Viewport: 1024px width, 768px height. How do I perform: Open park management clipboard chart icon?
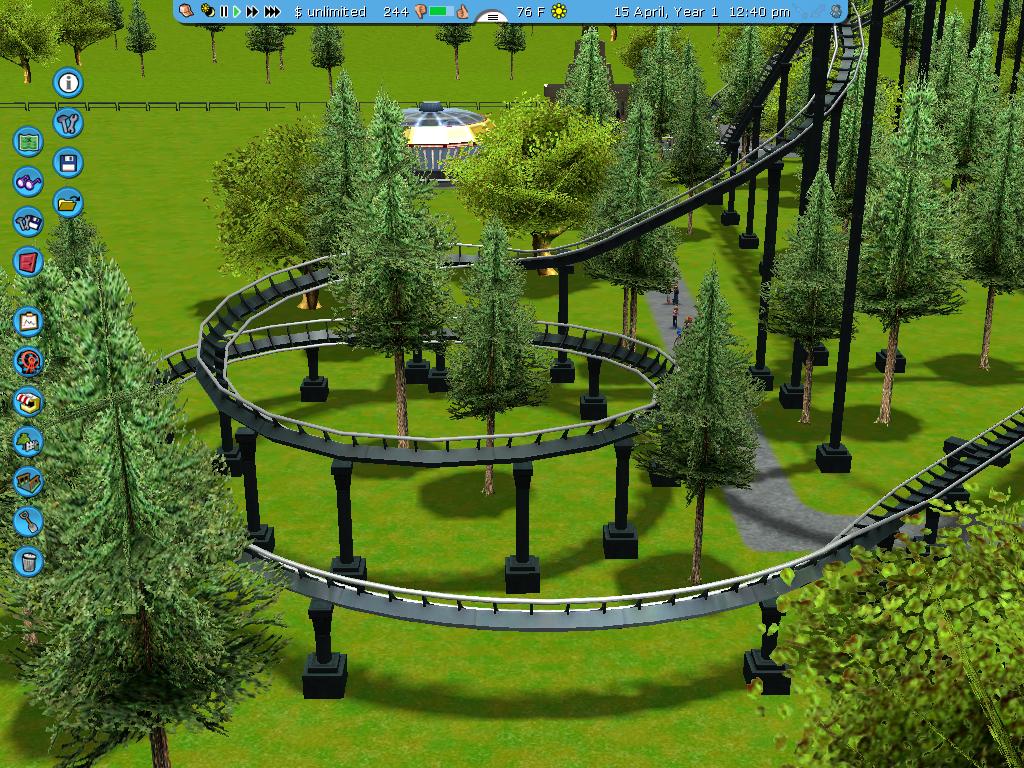29,322
